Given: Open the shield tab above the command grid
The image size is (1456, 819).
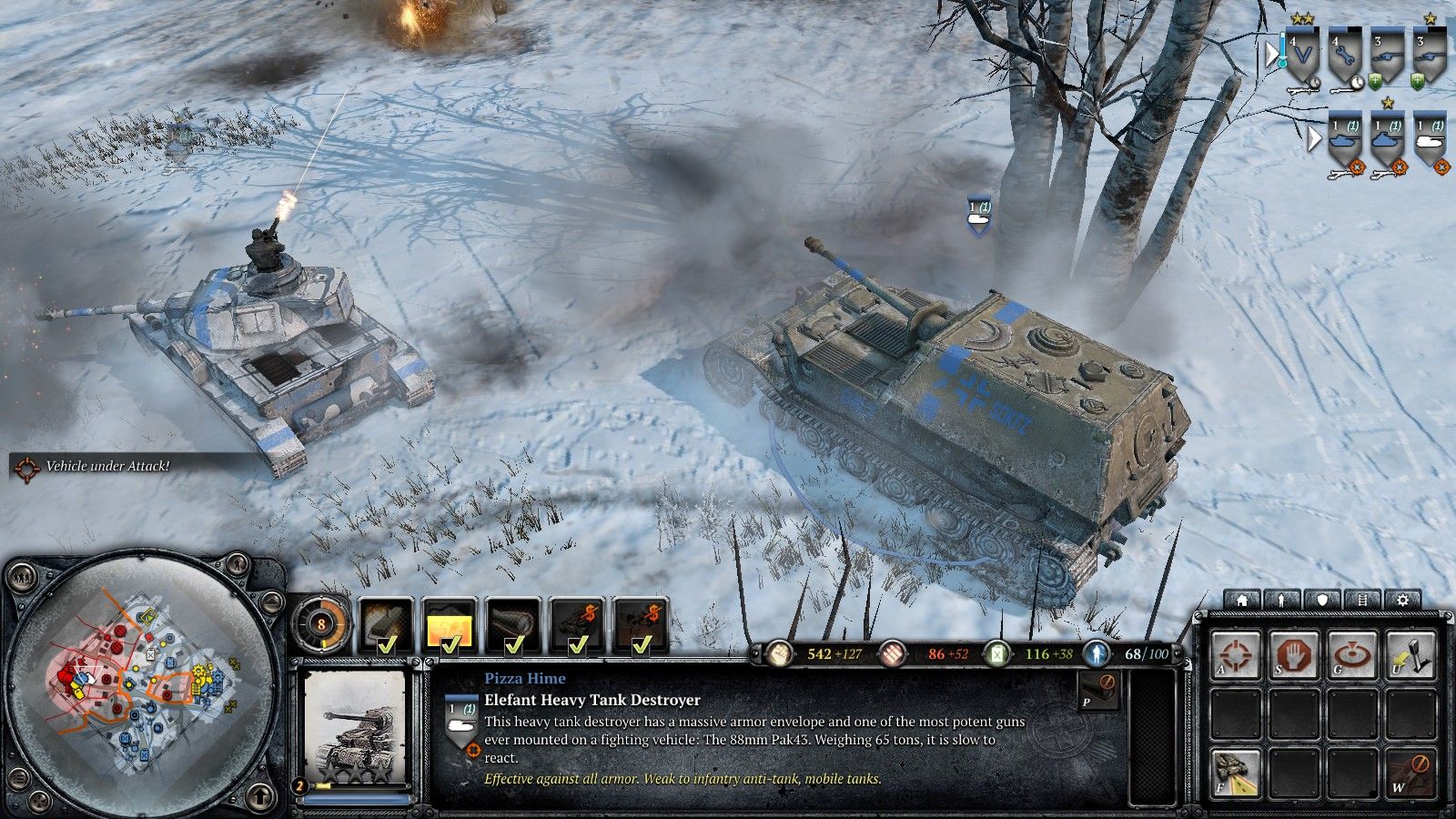Looking at the screenshot, I should click(1322, 601).
